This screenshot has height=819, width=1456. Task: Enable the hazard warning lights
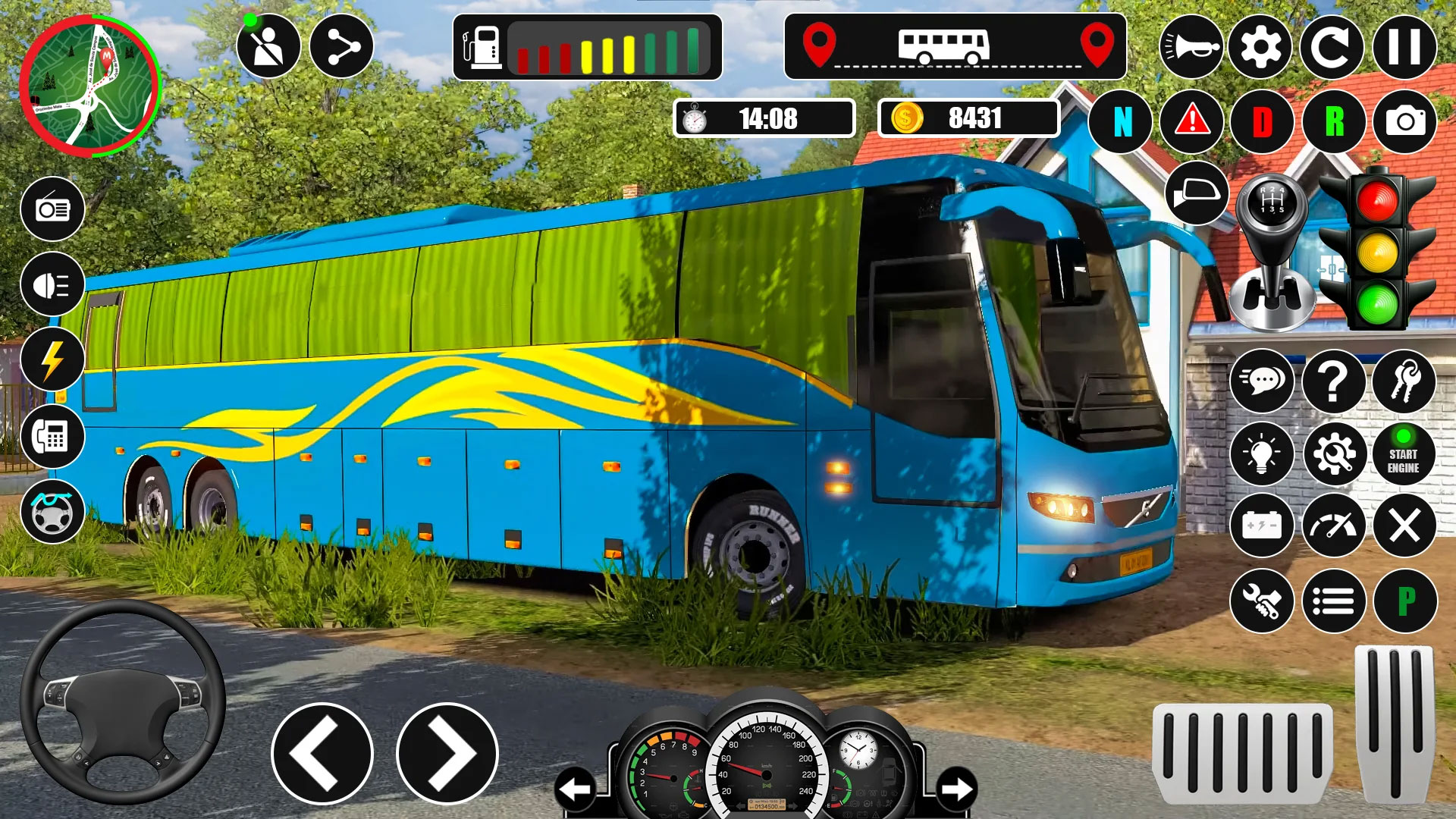(1193, 121)
